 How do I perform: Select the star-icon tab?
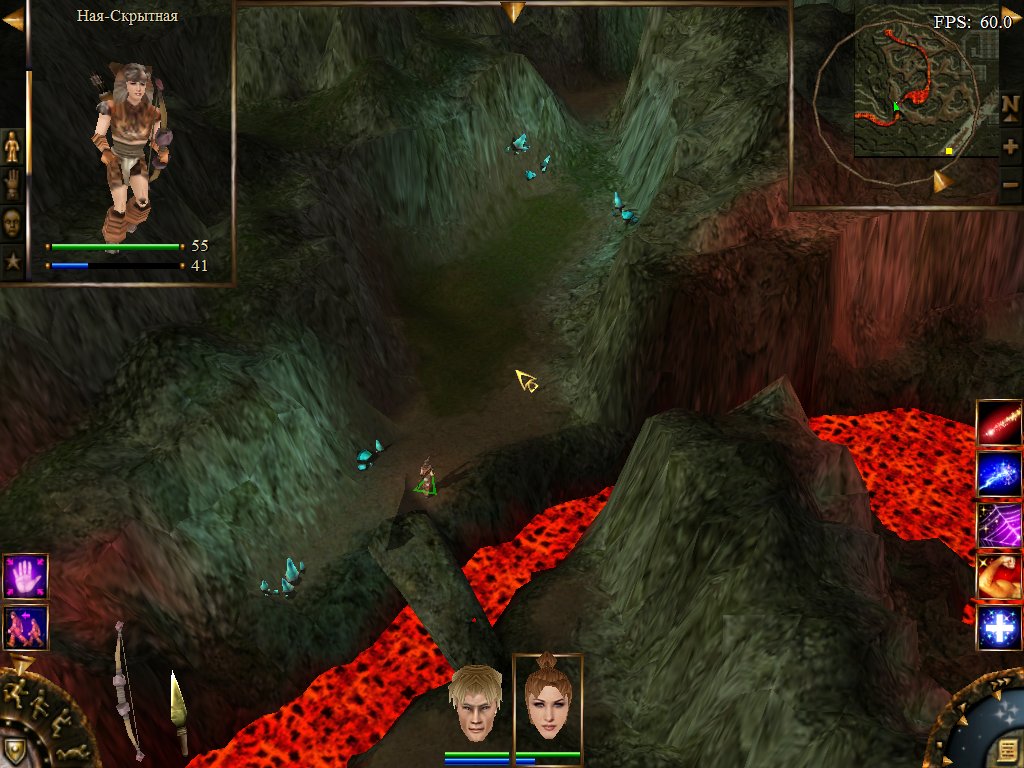12,261
